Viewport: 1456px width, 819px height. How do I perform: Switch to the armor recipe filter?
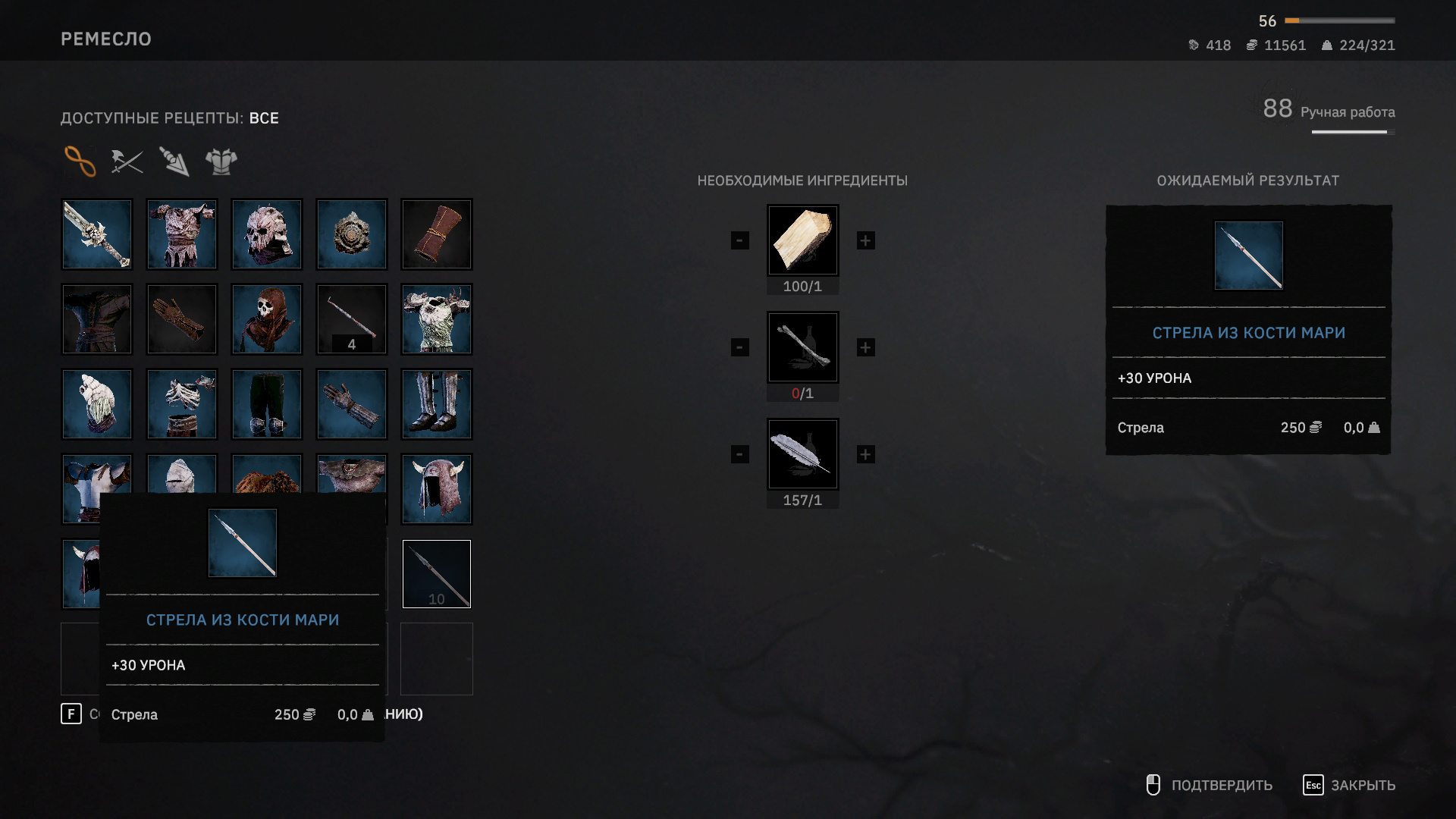(x=221, y=161)
